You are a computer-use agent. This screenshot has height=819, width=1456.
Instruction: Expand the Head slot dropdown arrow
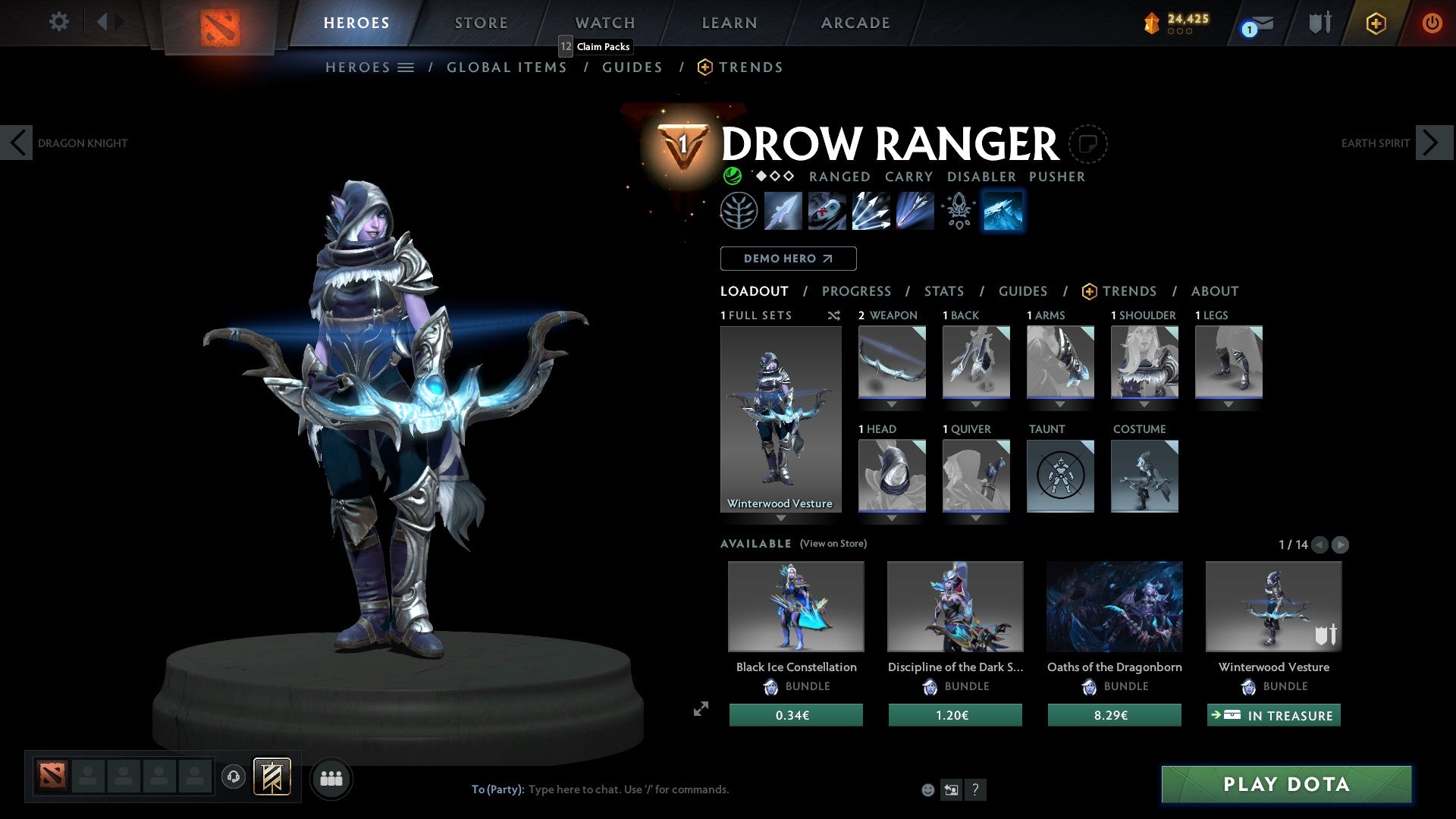tap(892, 517)
